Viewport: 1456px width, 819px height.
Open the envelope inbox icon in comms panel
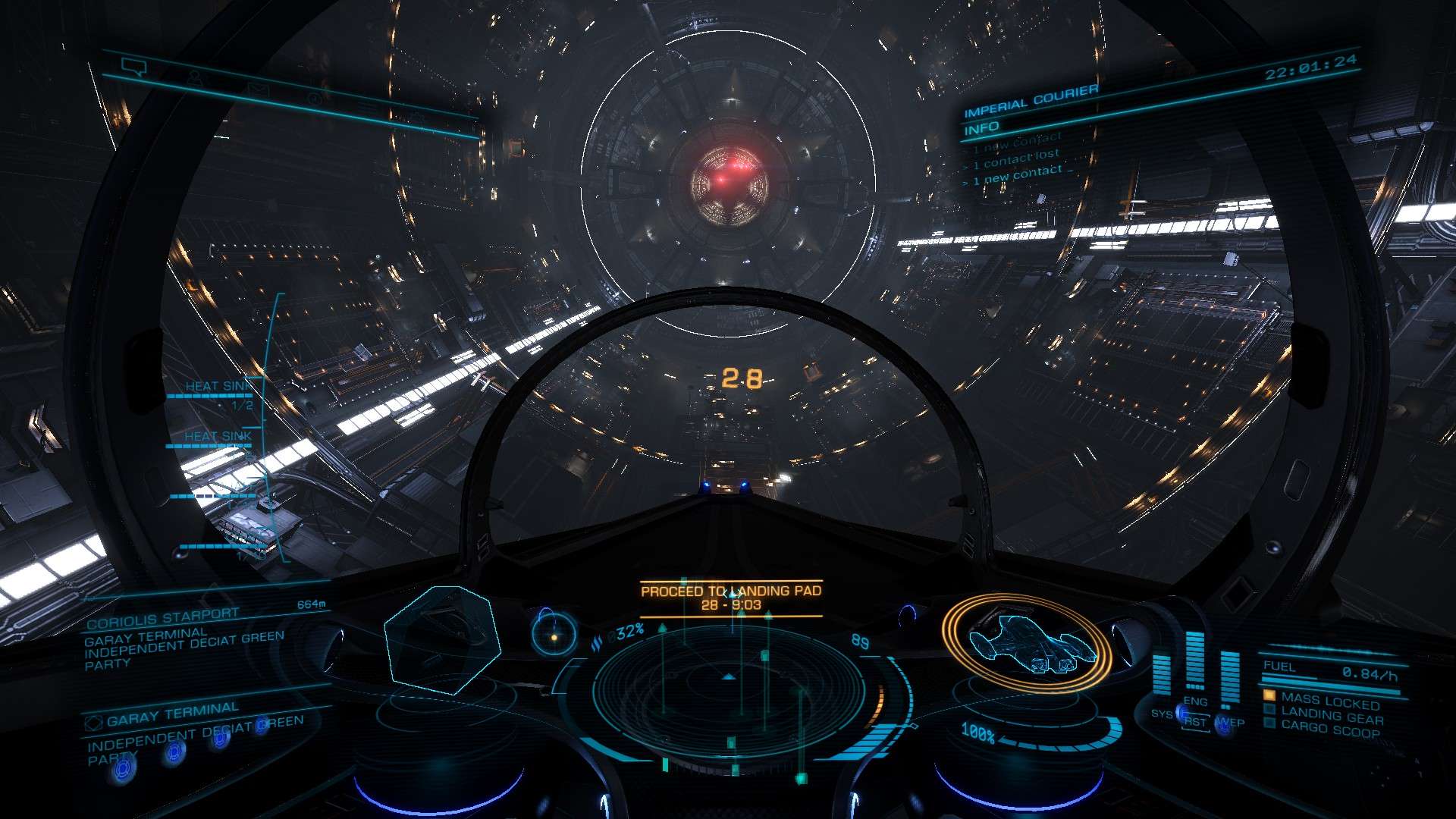pos(258,89)
